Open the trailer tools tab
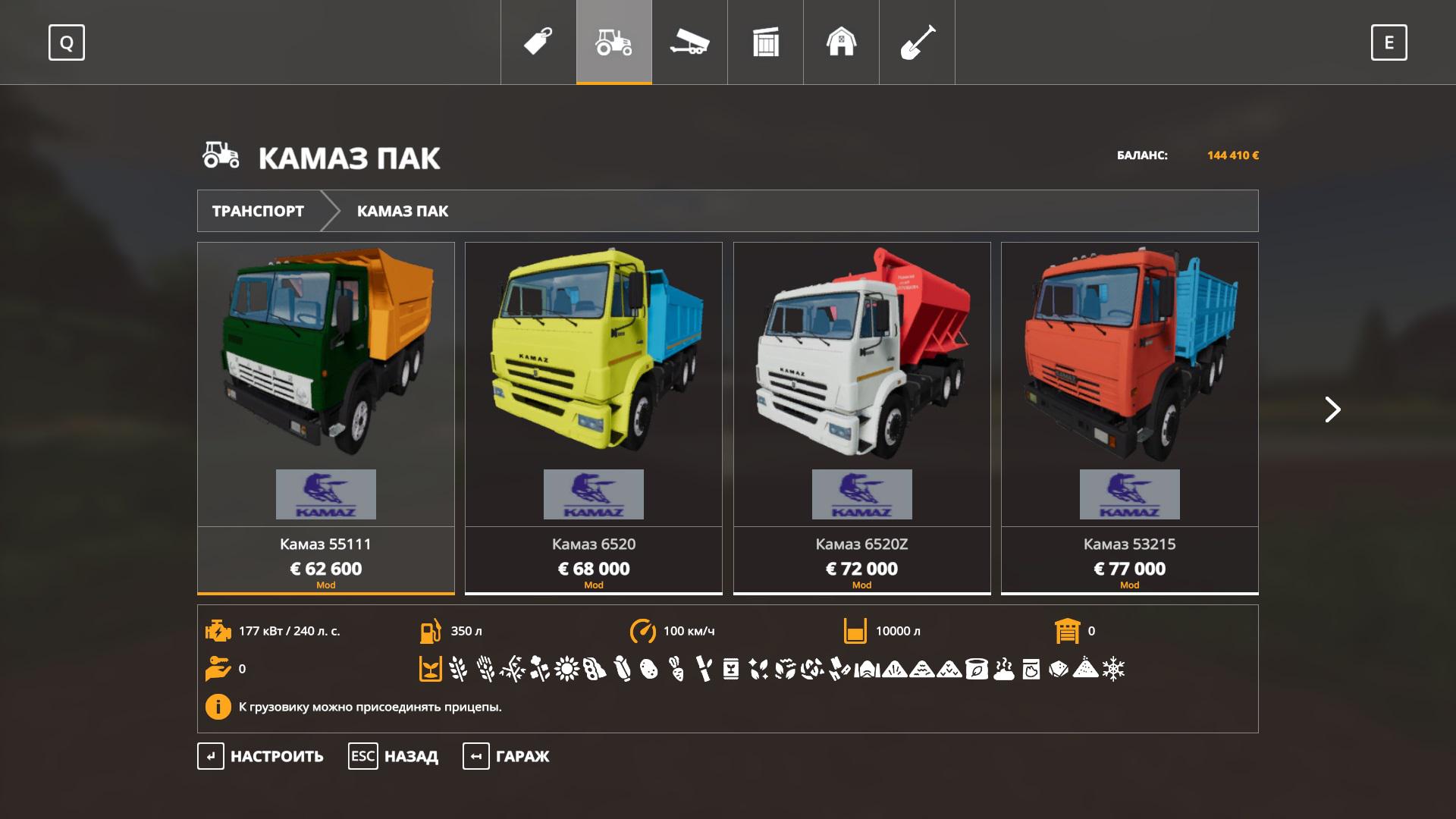The image size is (1456, 819). point(690,42)
